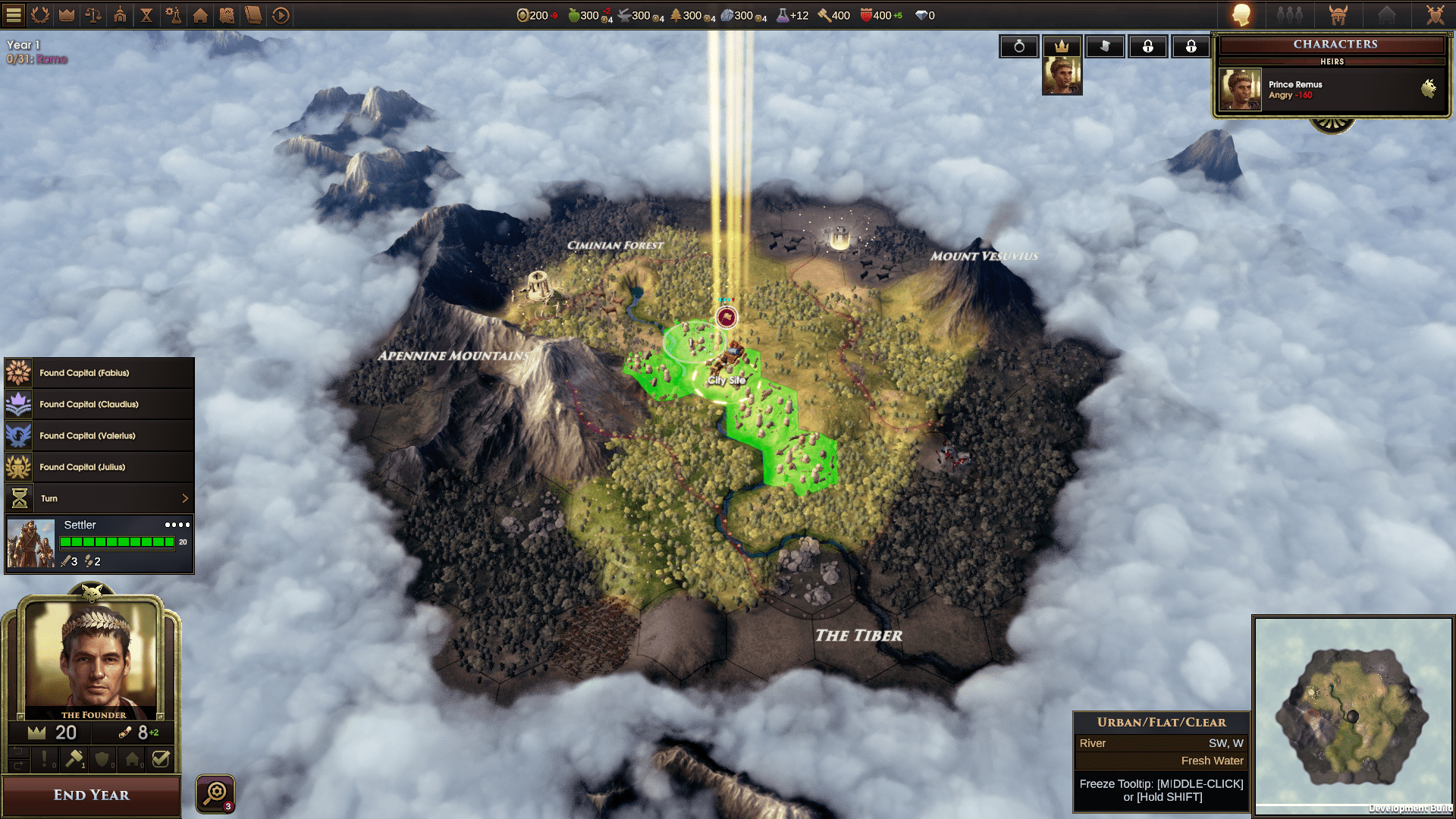The width and height of the screenshot is (1456, 819).
Task: Click the ring filter button
Action: click(x=1019, y=46)
